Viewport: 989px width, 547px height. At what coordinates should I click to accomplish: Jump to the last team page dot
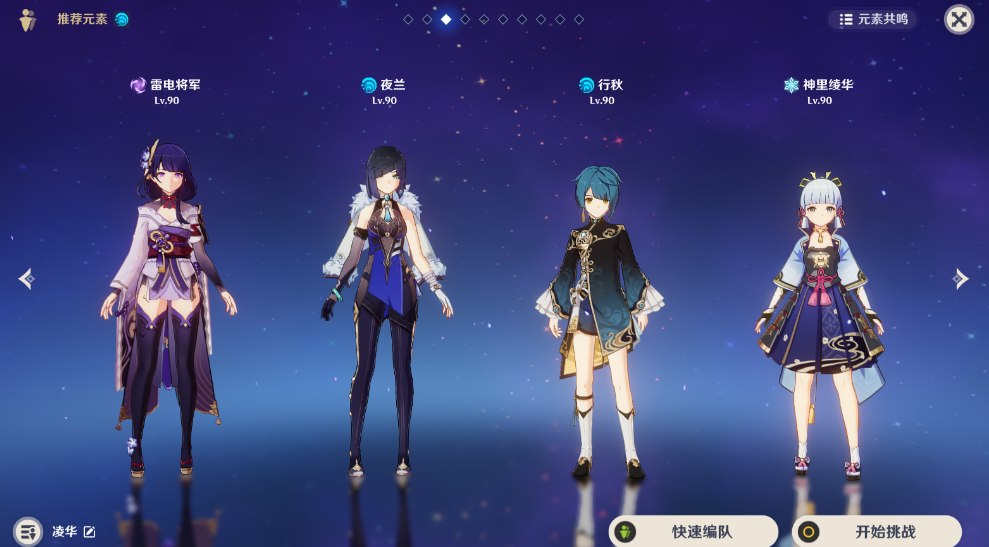tap(579, 19)
